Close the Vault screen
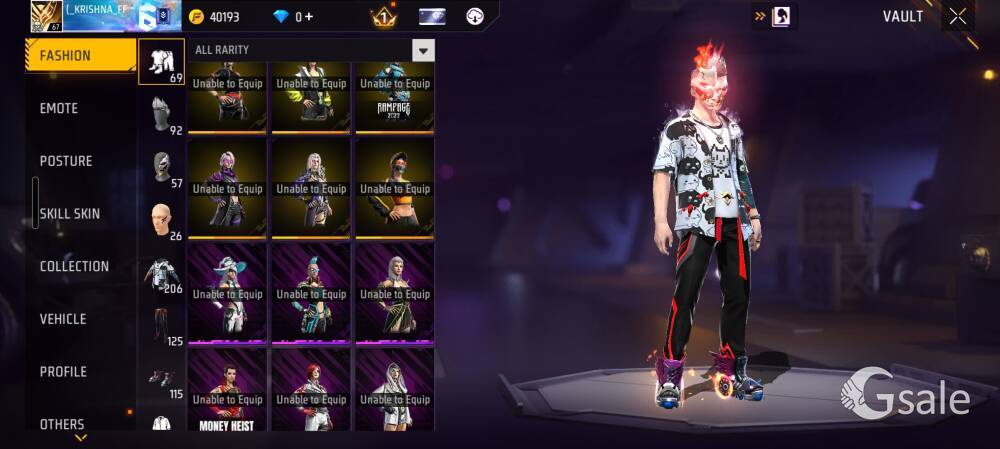Image resolution: width=1000 pixels, height=449 pixels. (x=958, y=16)
